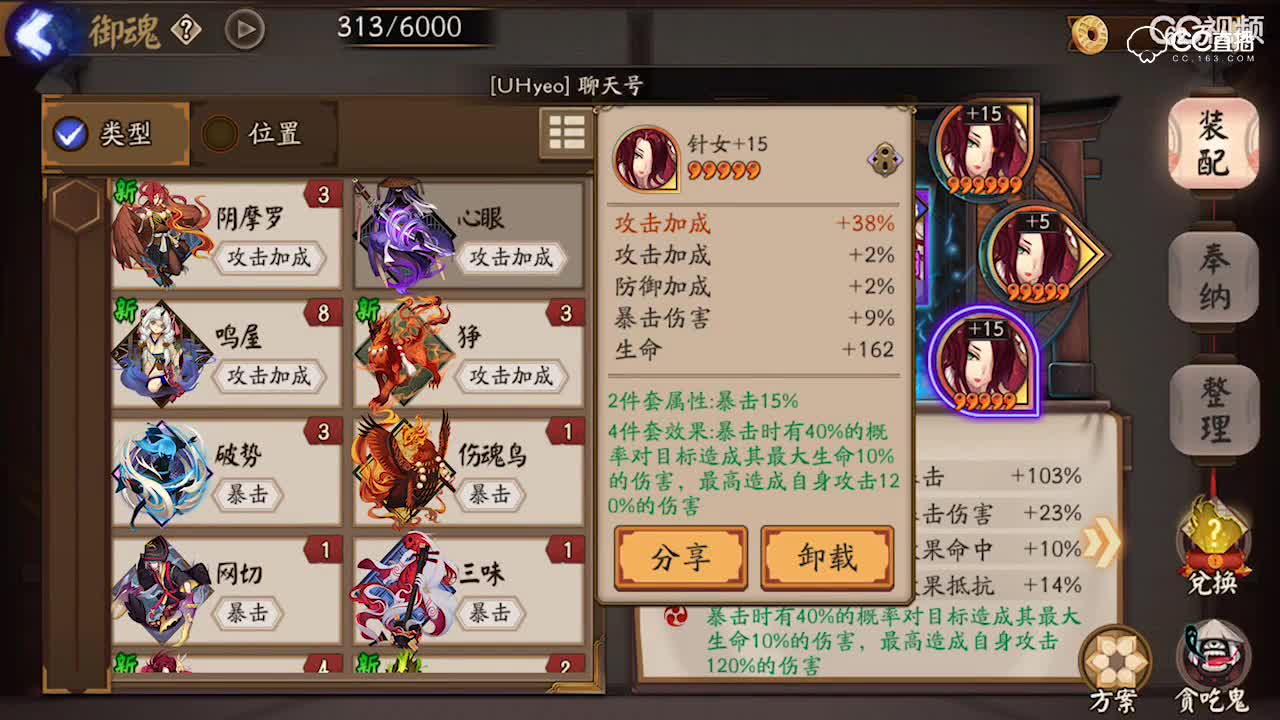Toggle the grid view layout icon

click(566, 132)
